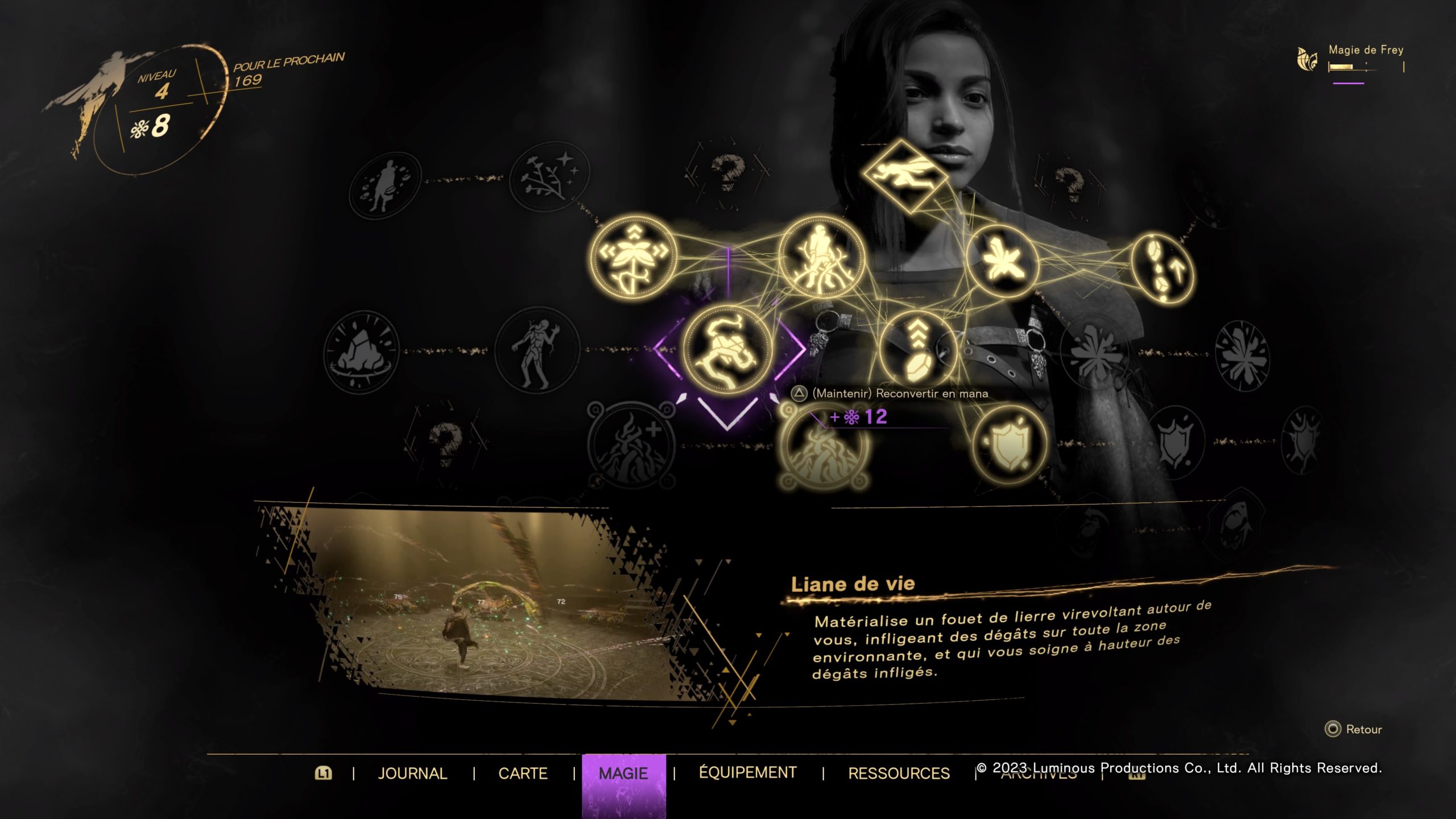Image resolution: width=1456 pixels, height=819 pixels.
Task: Choose the locked humanoid figure spell node
Action: [536, 350]
